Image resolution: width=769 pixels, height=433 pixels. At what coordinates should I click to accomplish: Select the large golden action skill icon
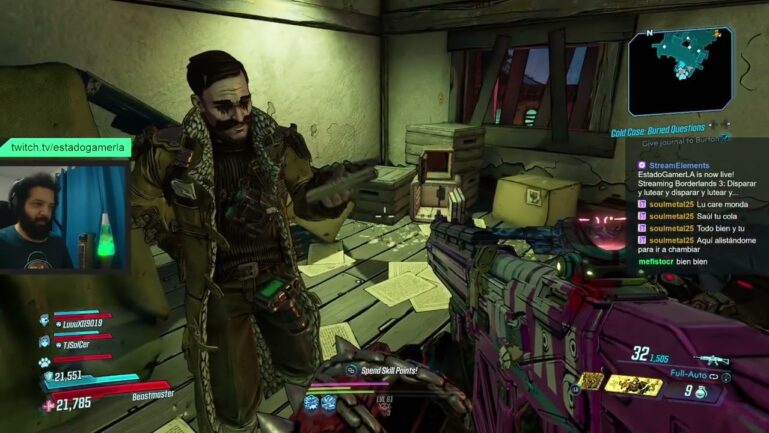(x=636, y=384)
